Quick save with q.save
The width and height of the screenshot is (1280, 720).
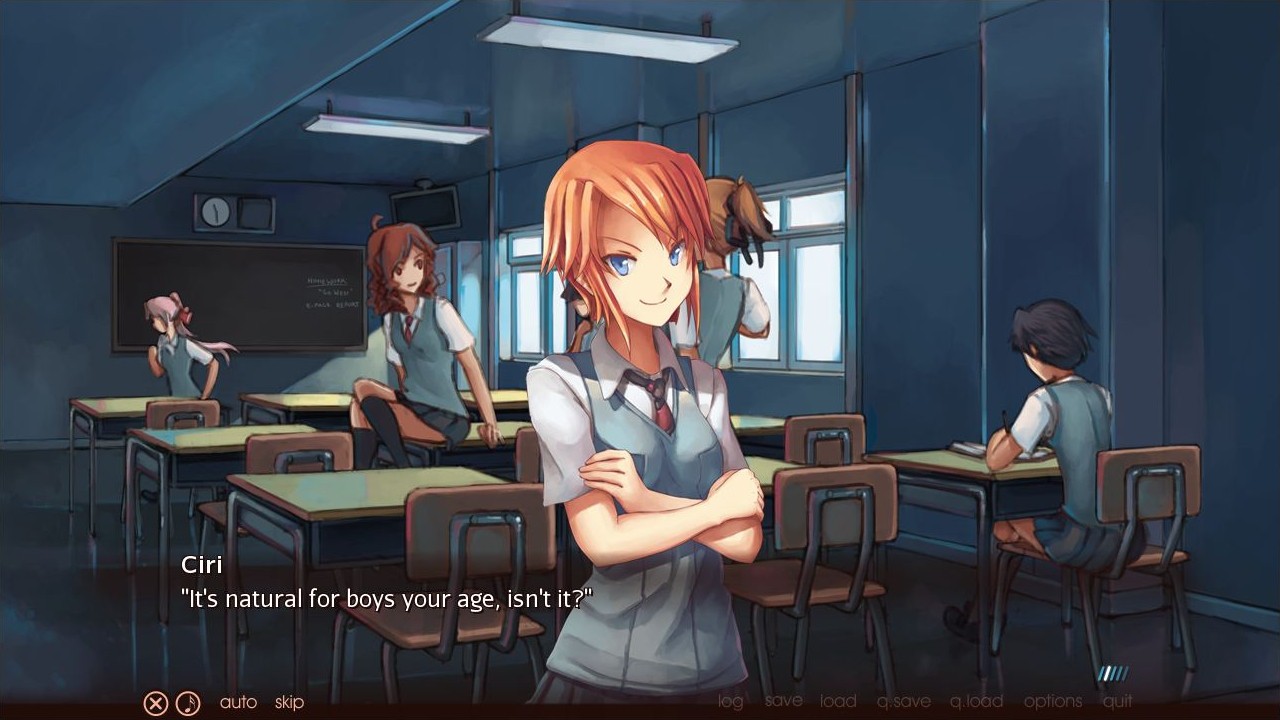click(903, 701)
